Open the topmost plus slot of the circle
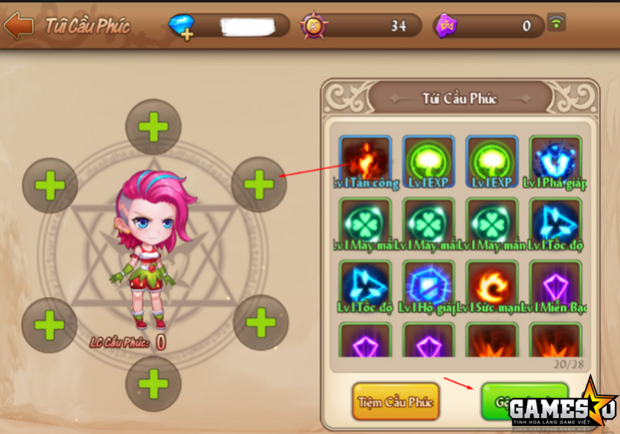 [x=153, y=127]
